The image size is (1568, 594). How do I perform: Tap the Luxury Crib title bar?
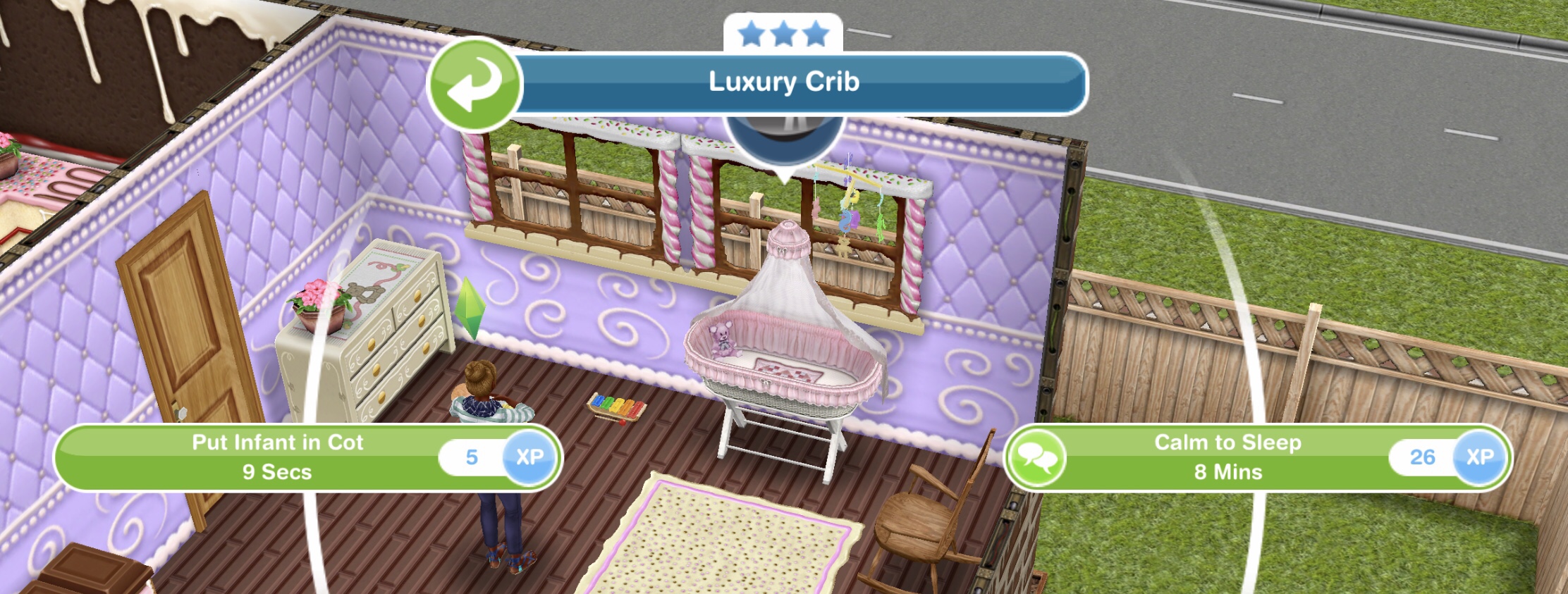click(x=785, y=82)
